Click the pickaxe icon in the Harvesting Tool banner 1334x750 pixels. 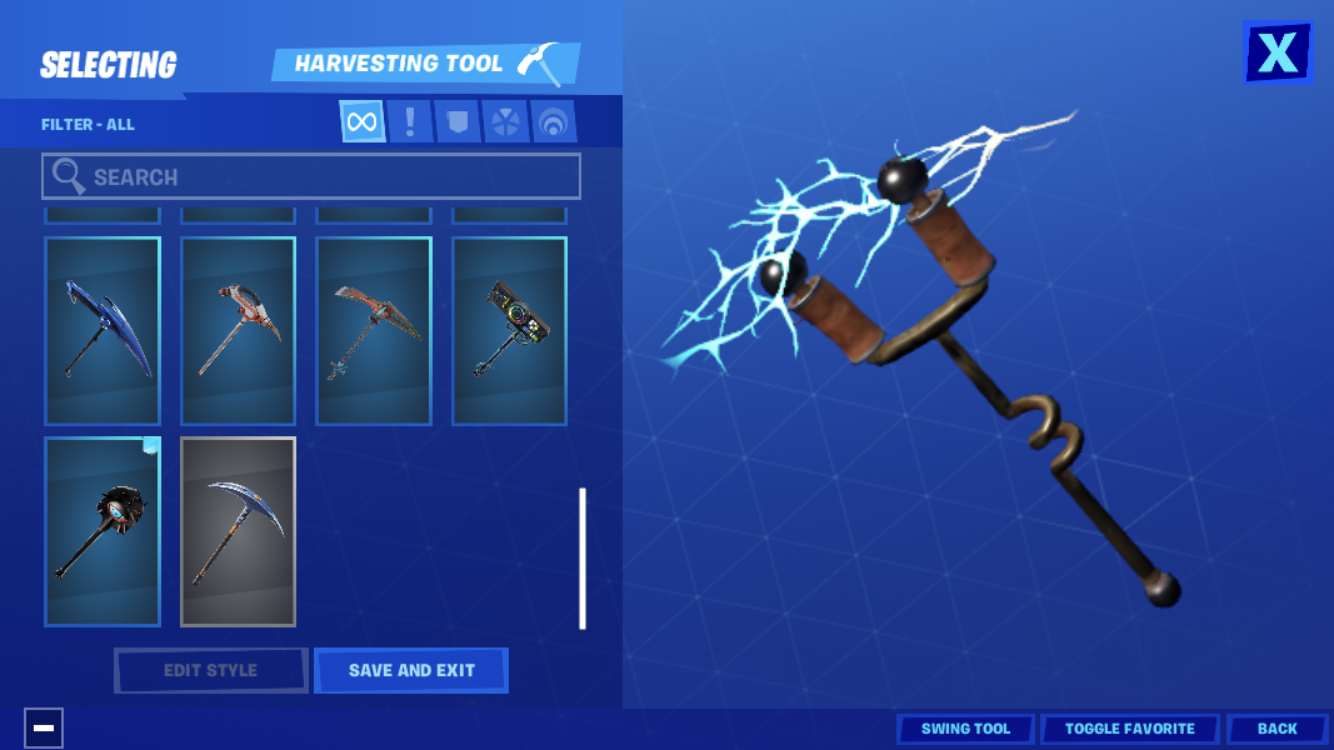[x=537, y=62]
